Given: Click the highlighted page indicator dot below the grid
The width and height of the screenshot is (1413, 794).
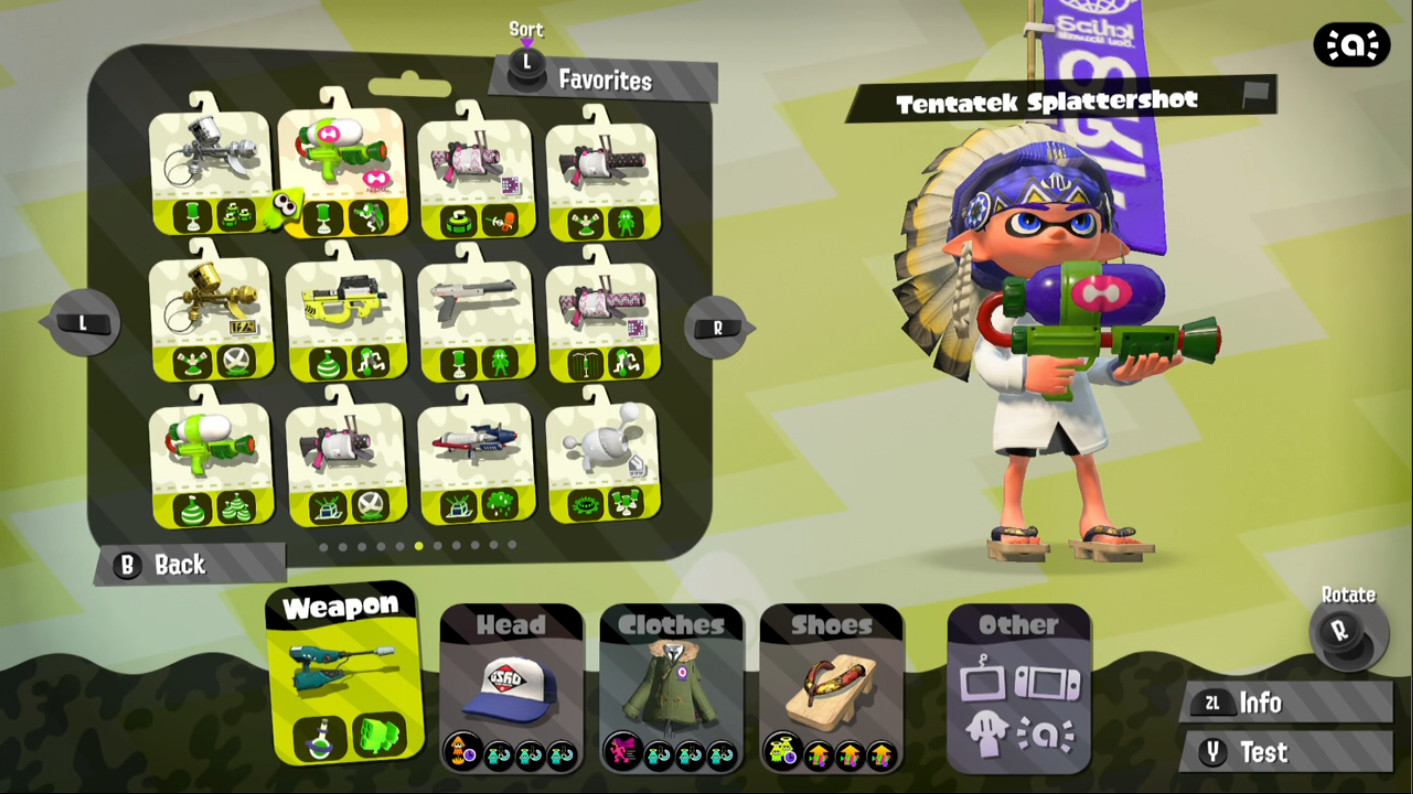Looking at the screenshot, I should (419, 547).
